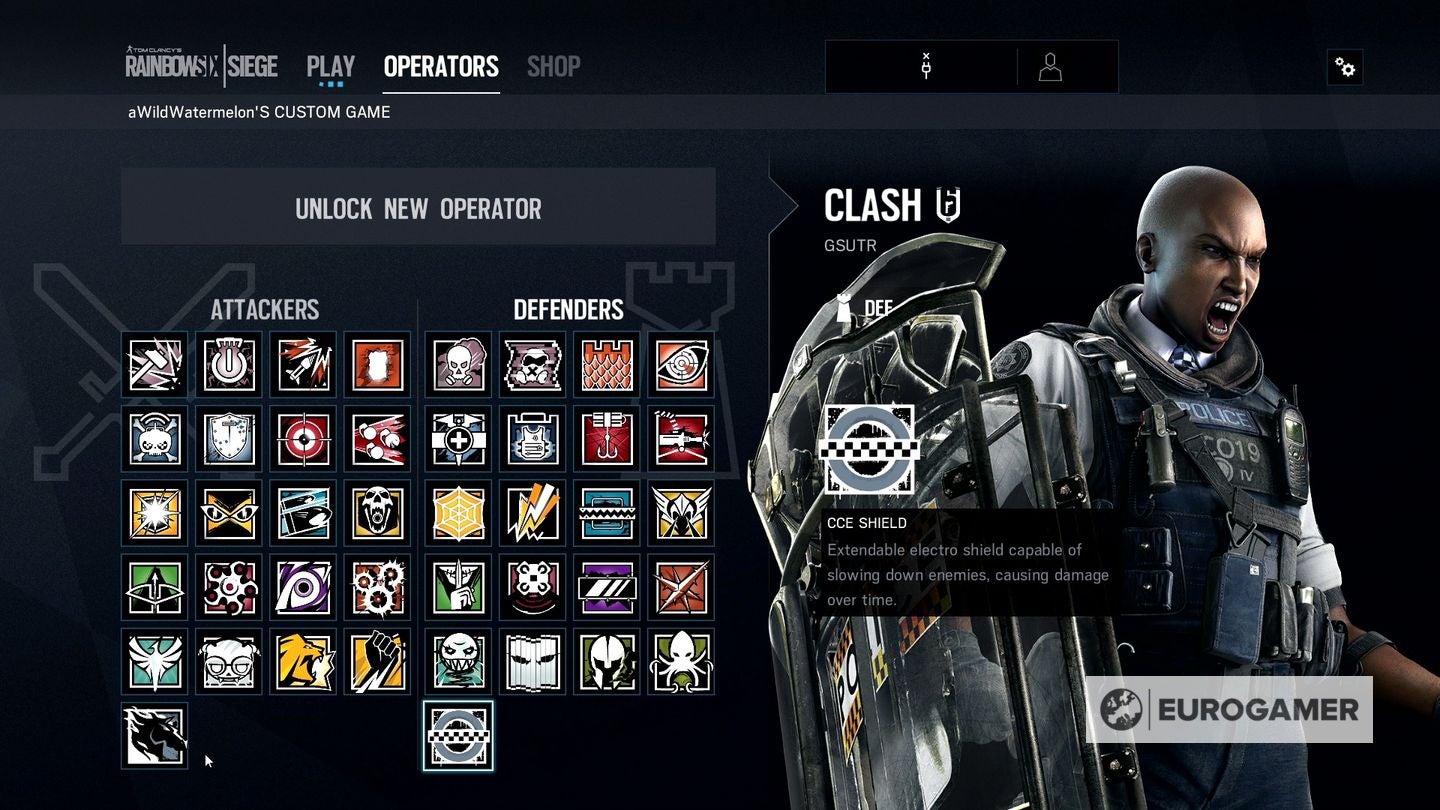Select the Sledge operator icon

point(154,364)
